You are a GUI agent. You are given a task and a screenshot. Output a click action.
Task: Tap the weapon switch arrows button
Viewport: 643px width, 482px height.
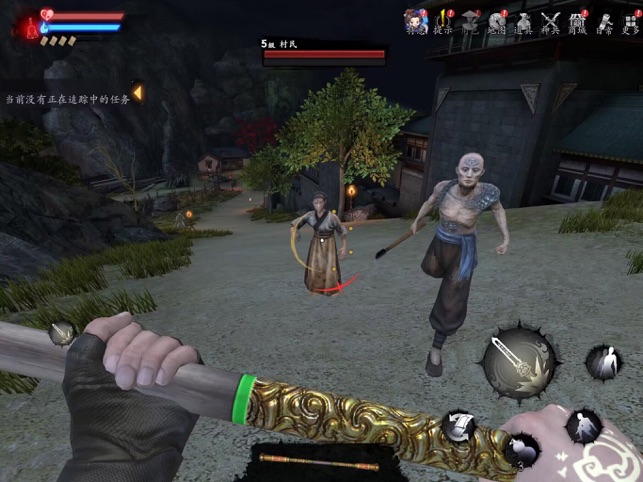459,425
